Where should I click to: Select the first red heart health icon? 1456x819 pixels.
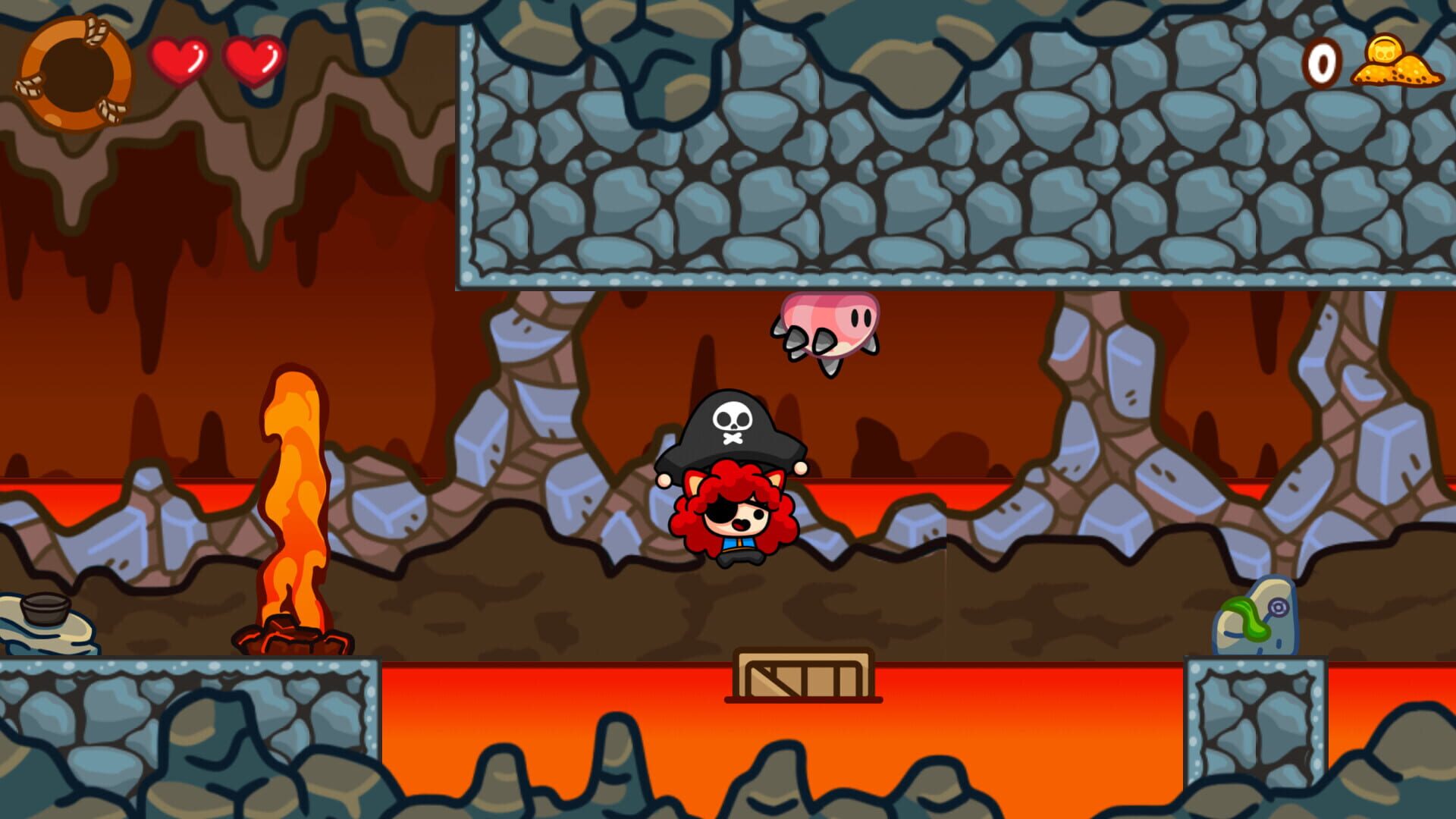pyautogui.click(x=181, y=59)
